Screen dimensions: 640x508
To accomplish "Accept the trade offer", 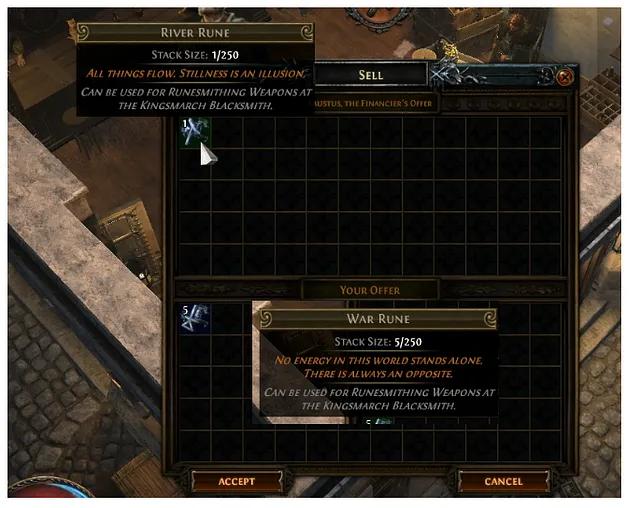I will 237,481.
